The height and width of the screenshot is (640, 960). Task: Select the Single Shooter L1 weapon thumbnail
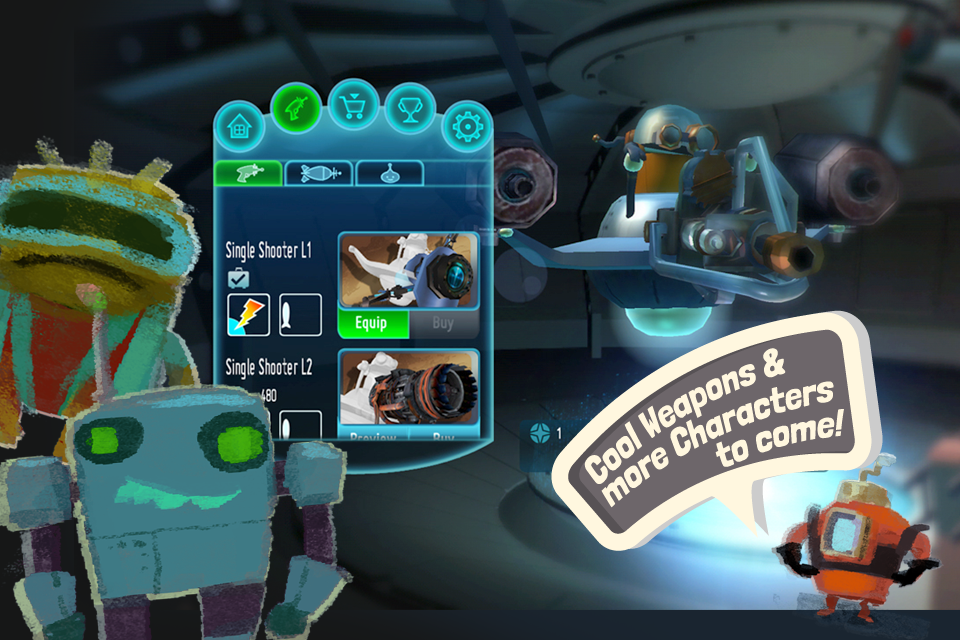point(408,271)
